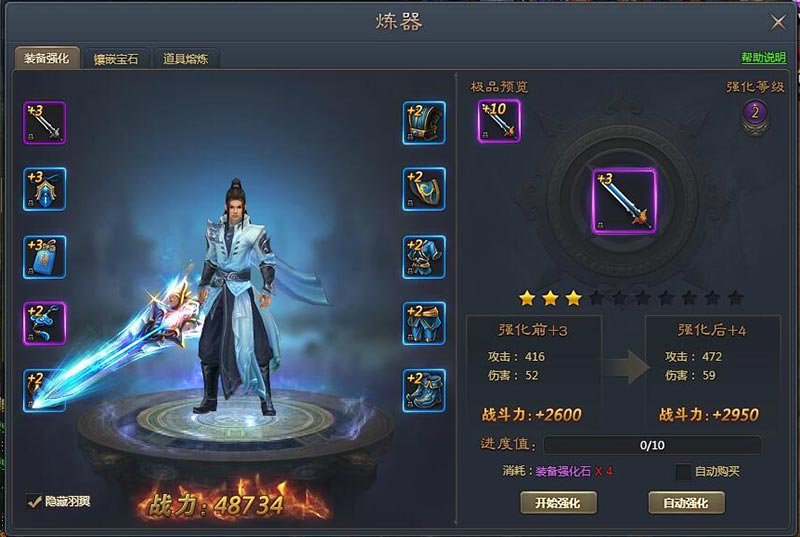Select the +2 boots slot

(x=424, y=390)
